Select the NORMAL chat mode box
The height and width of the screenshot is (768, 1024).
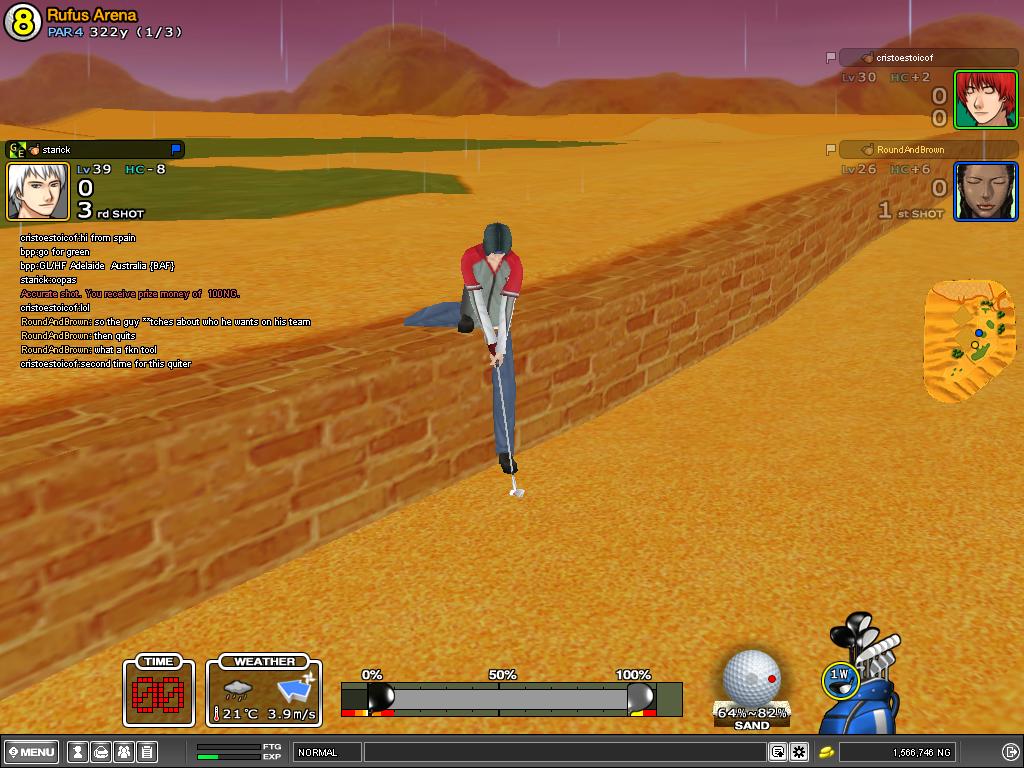327,752
